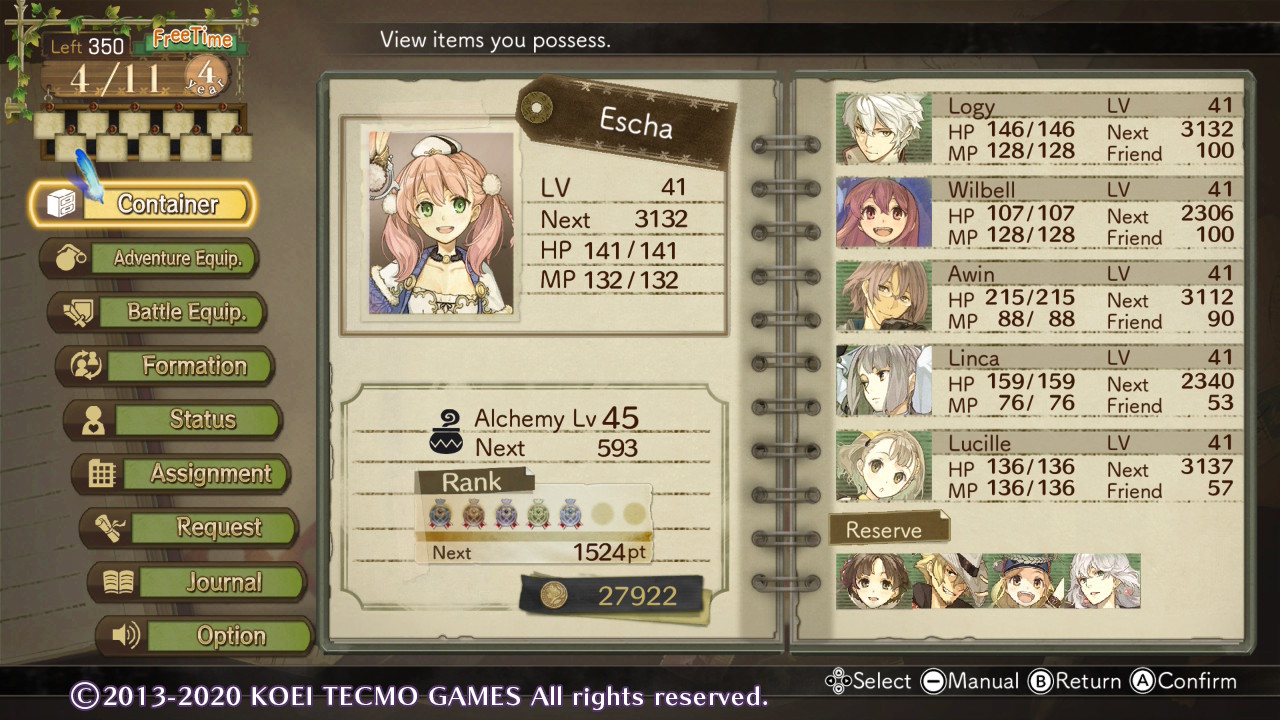Select the Request entry

190,528
